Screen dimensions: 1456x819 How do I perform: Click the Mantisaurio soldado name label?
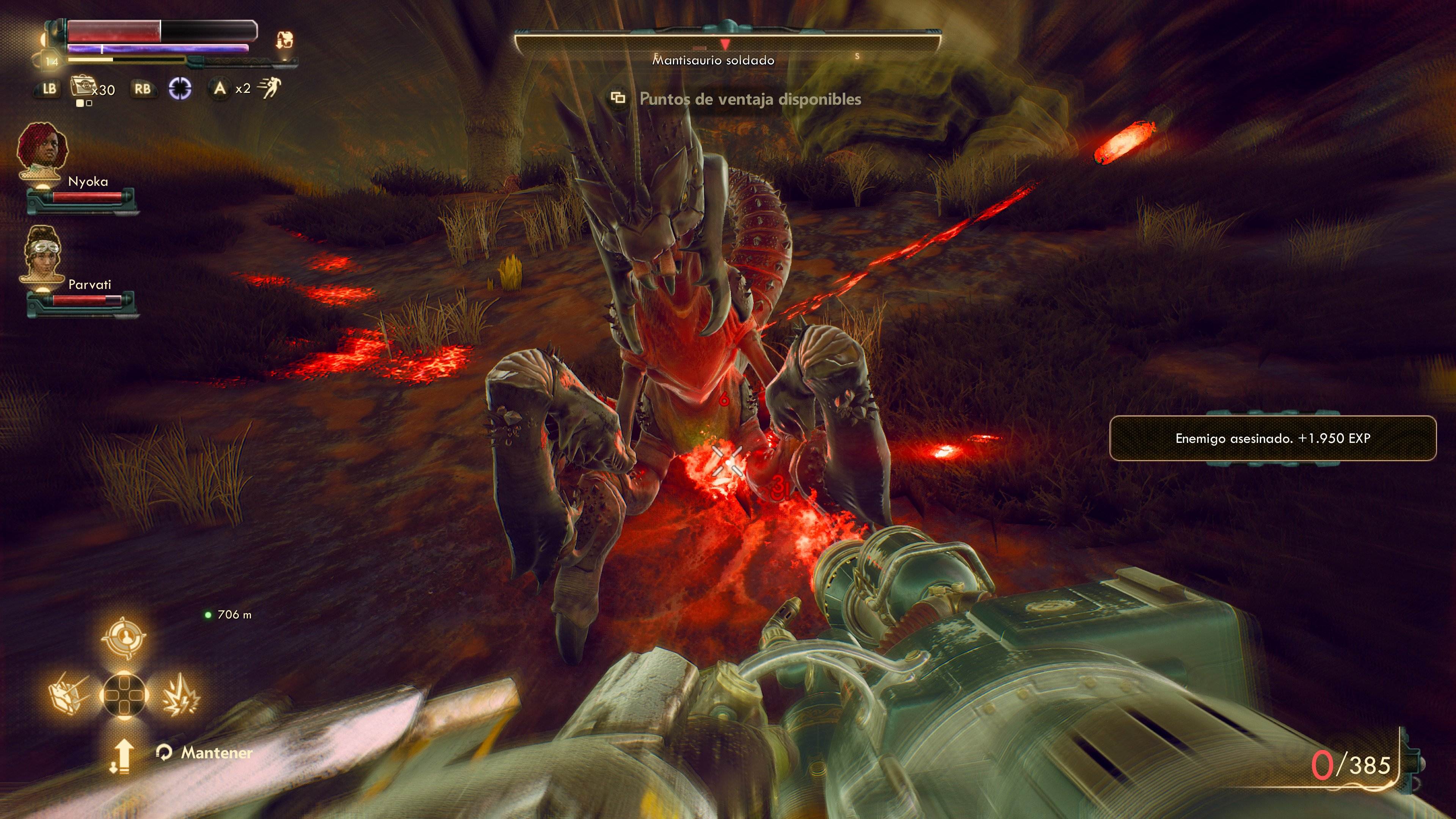(713, 61)
